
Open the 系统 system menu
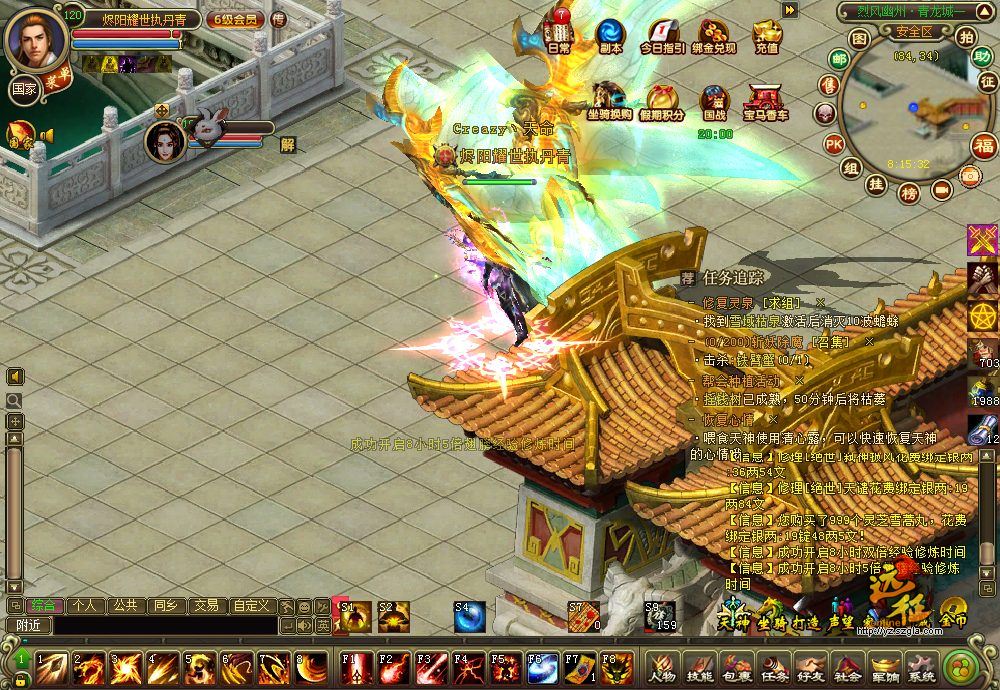tap(921, 668)
